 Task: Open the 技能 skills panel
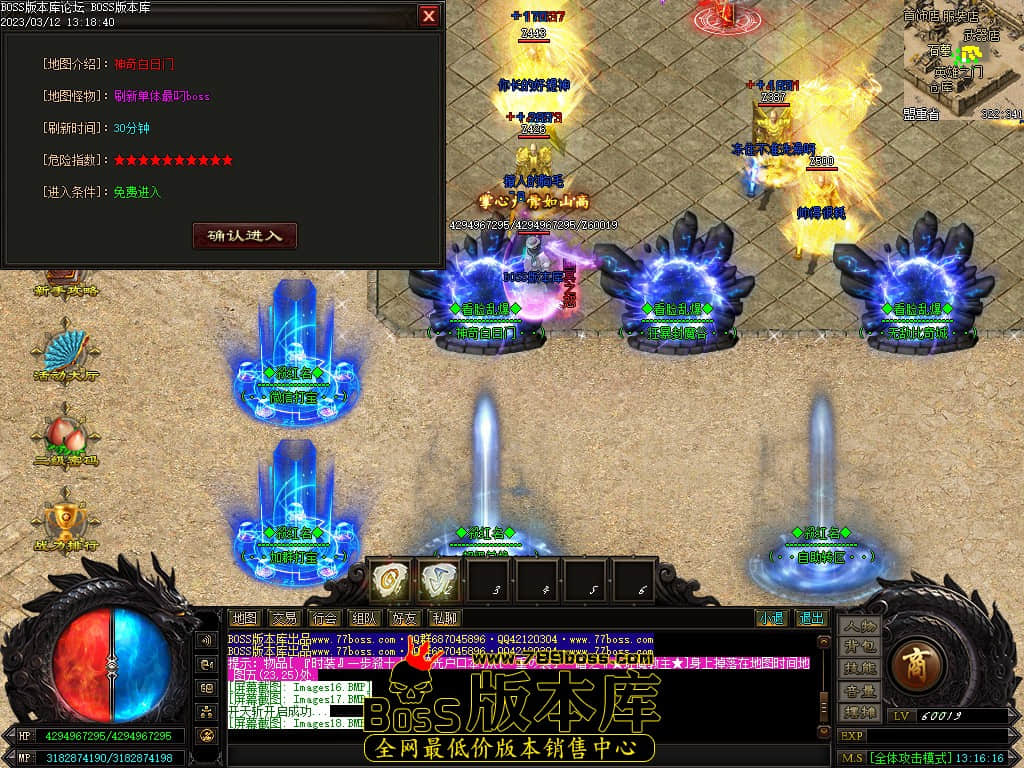tap(859, 669)
